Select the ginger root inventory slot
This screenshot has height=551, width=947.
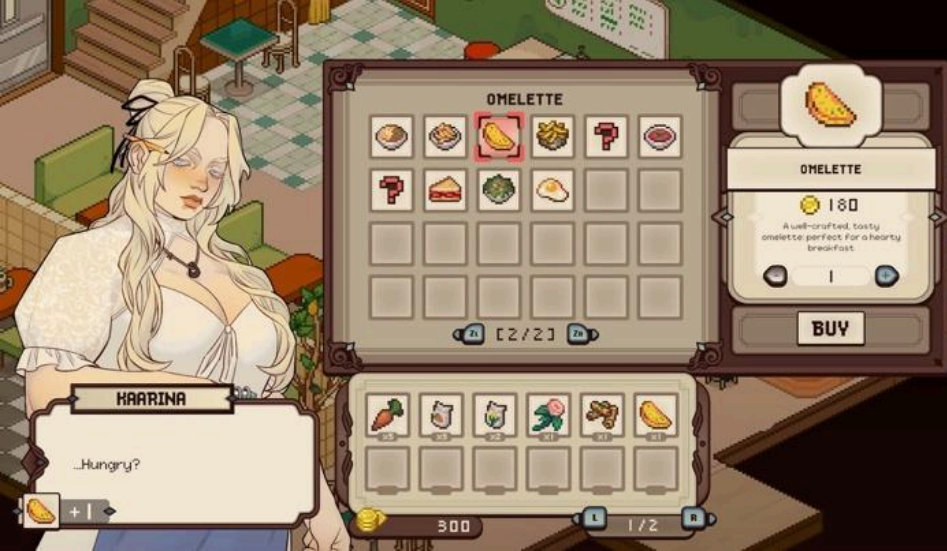coord(602,414)
